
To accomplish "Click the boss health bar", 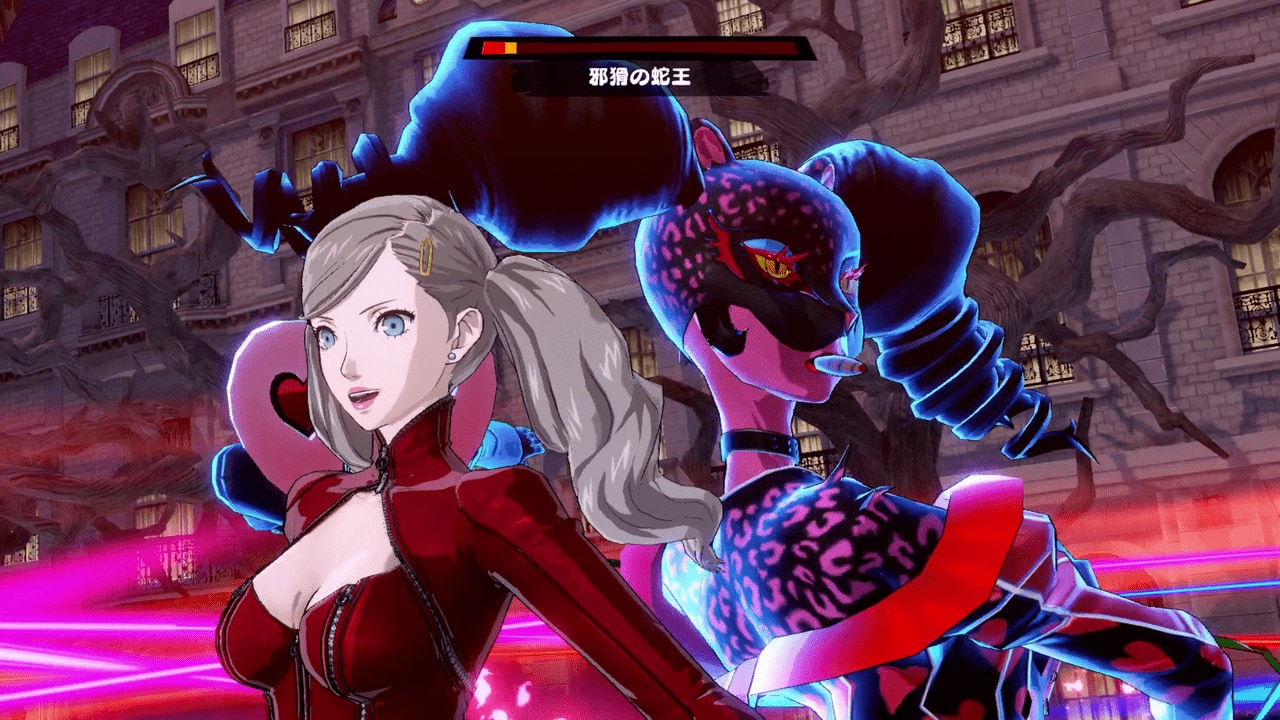I will (x=640, y=47).
